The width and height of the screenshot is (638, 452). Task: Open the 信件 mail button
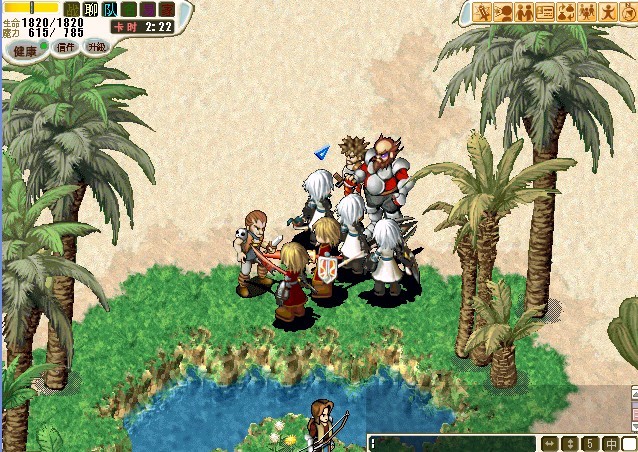point(67,47)
